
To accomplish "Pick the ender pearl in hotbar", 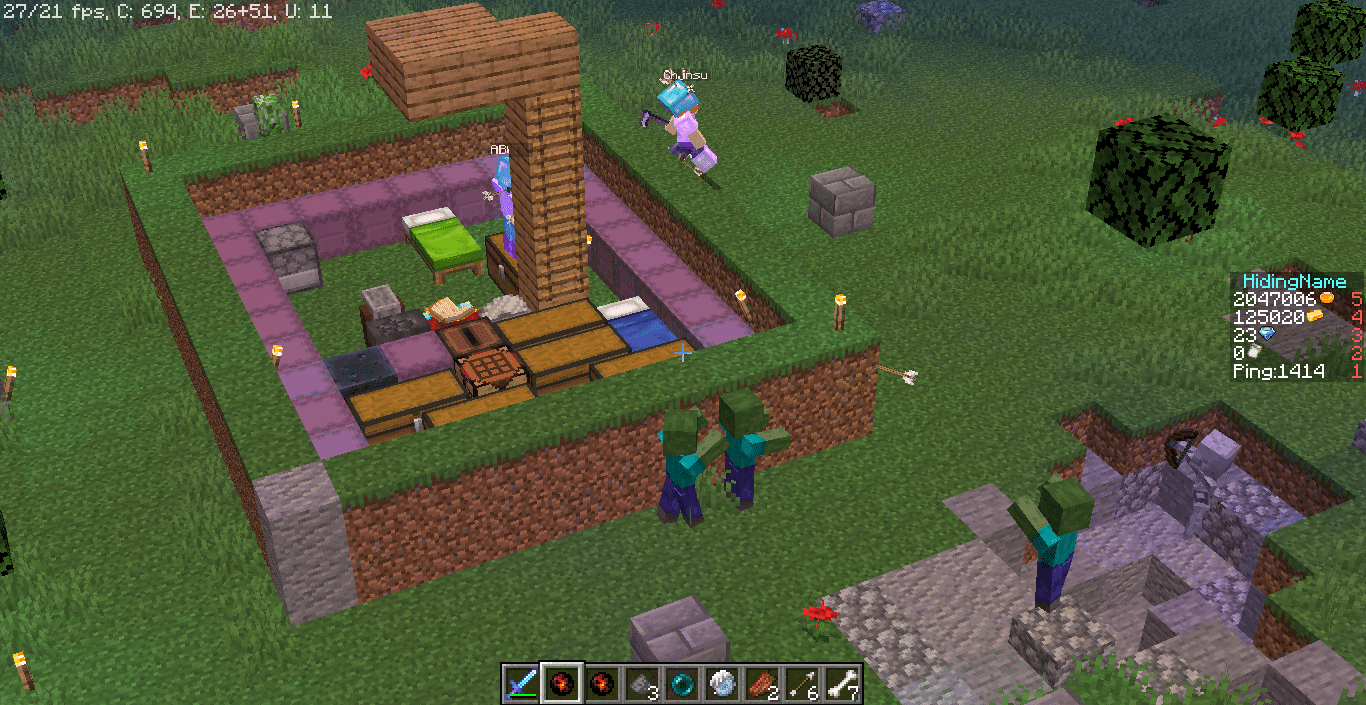I will [x=682, y=684].
